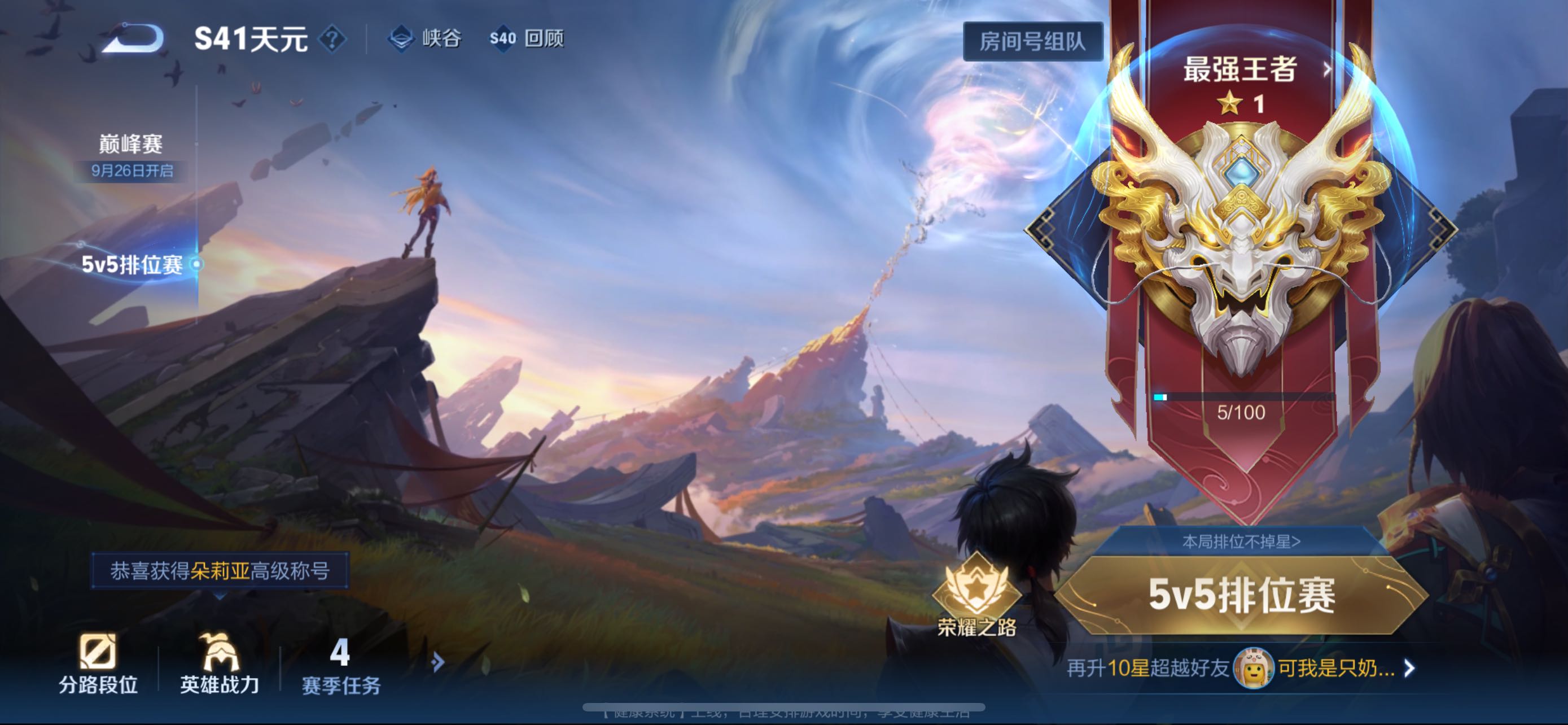Expand the arrow beside 赛季任务
Image resolution: width=1568 pixels, height=725 pixels.
(437, 662)
